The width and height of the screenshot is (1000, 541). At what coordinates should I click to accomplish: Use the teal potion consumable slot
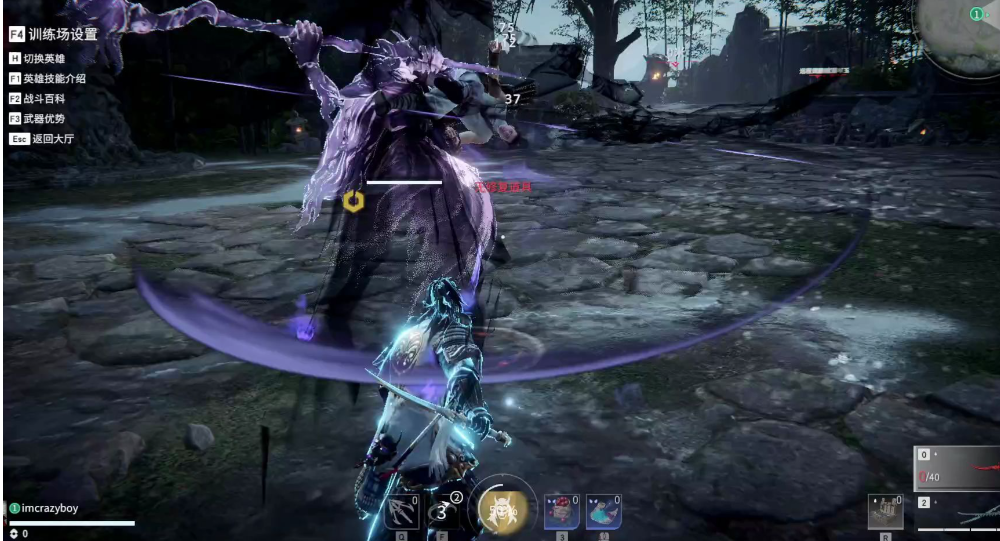point(603,511)
